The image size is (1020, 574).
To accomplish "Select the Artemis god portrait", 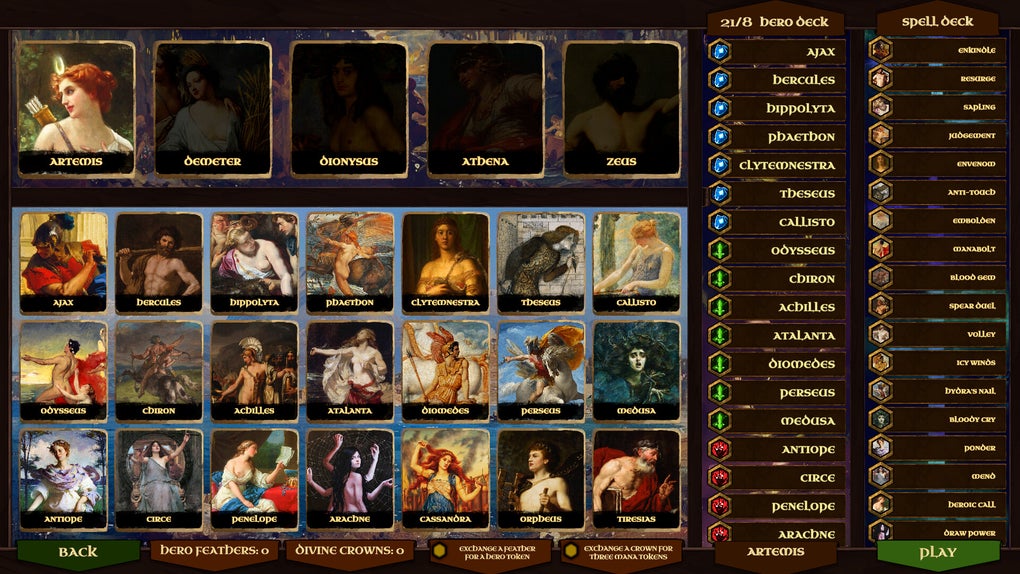I will point(76,108).
